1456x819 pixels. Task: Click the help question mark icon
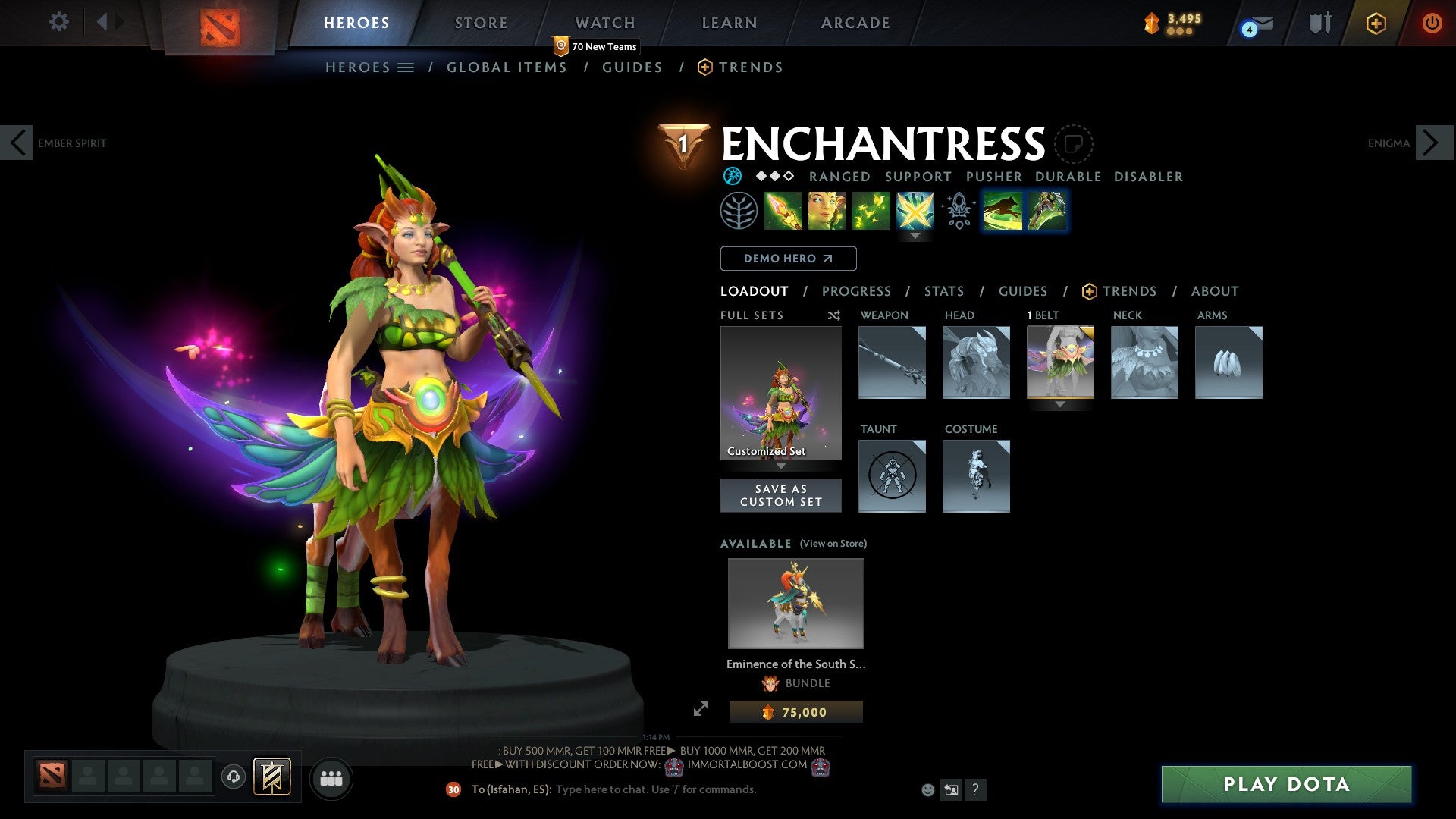(x=975, y=790)
